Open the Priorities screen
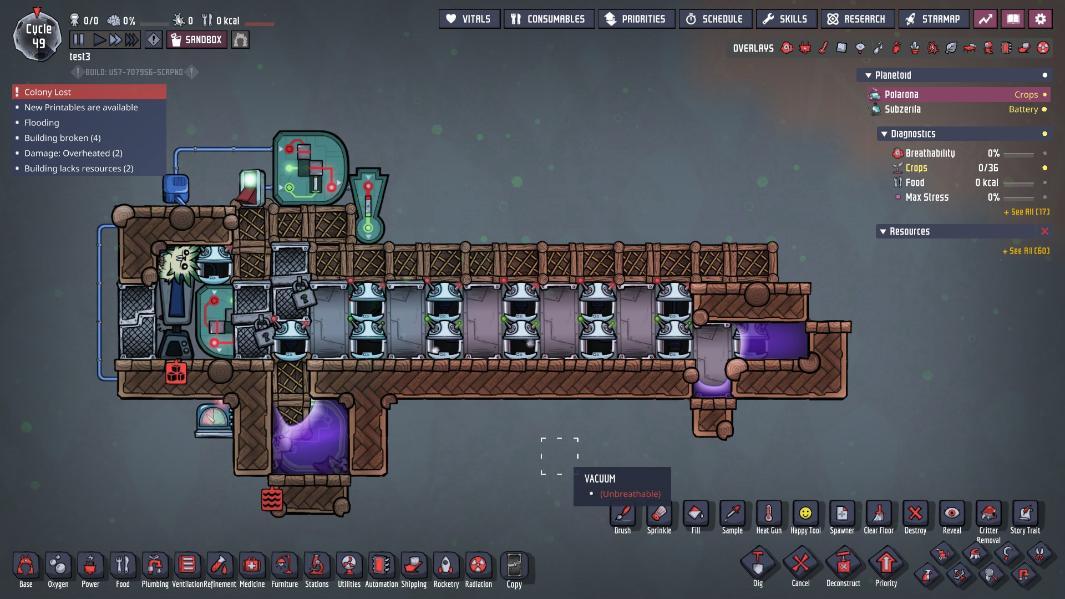This screenshot has width=1065, height=599. [634, 19]
